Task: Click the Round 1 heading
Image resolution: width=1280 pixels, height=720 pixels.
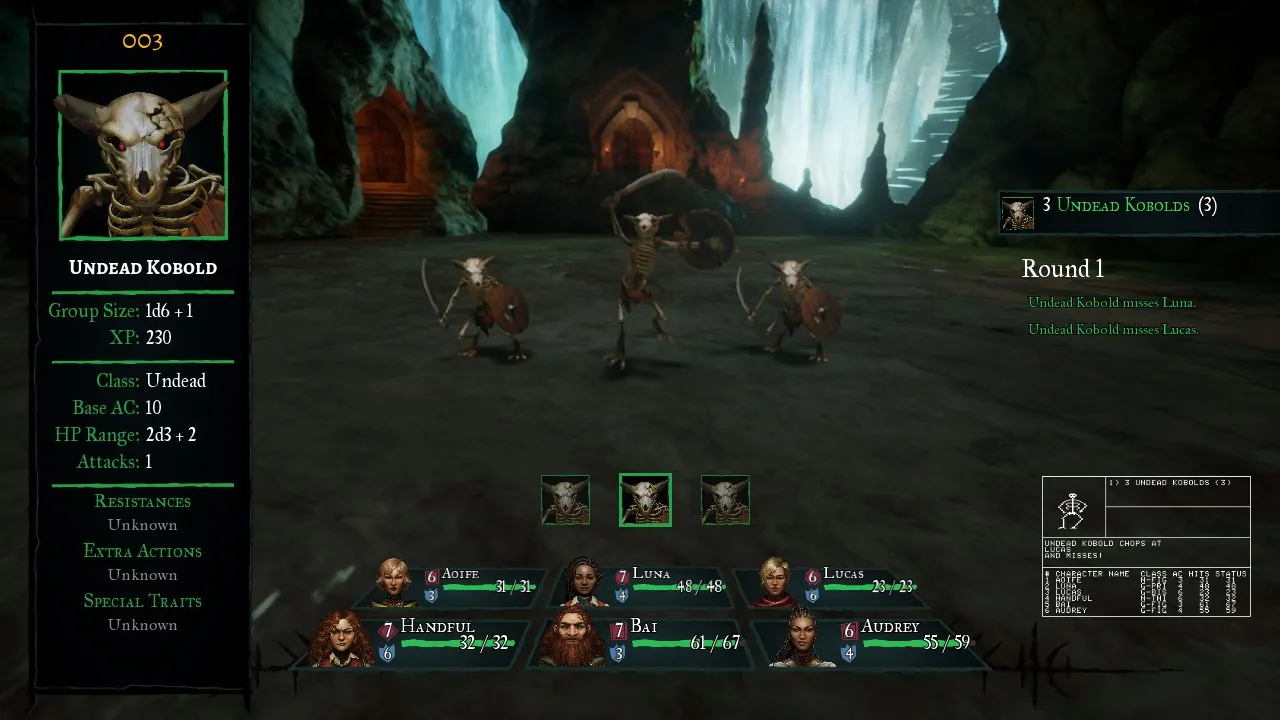Action: point(1063,268)
